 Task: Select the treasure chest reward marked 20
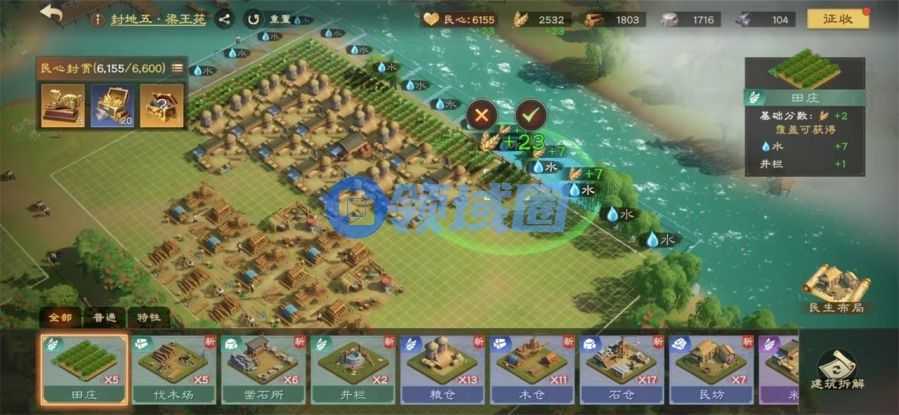point(111,105)
